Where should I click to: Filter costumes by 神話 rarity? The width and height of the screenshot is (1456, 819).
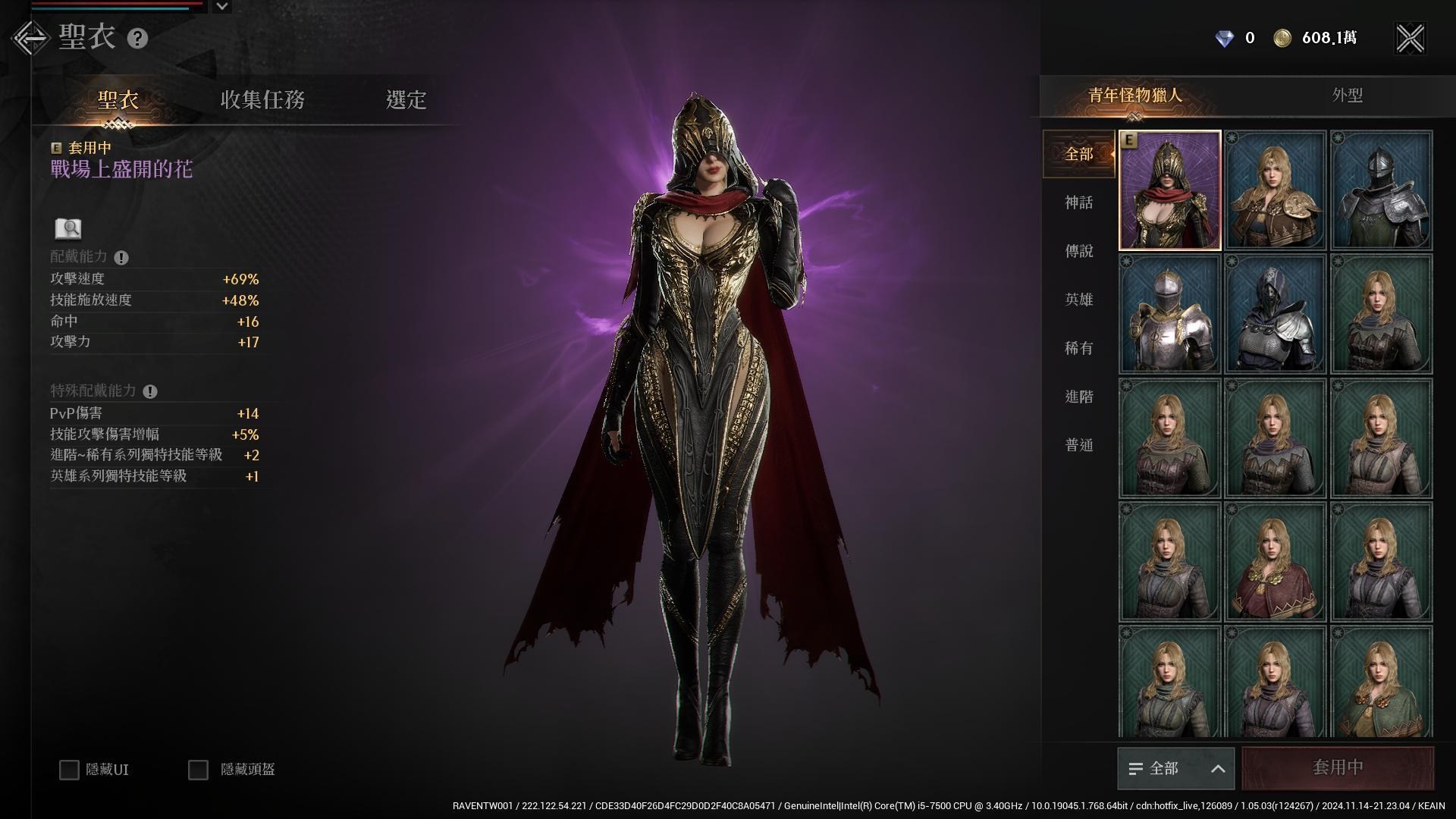(x=1078, y=202)
